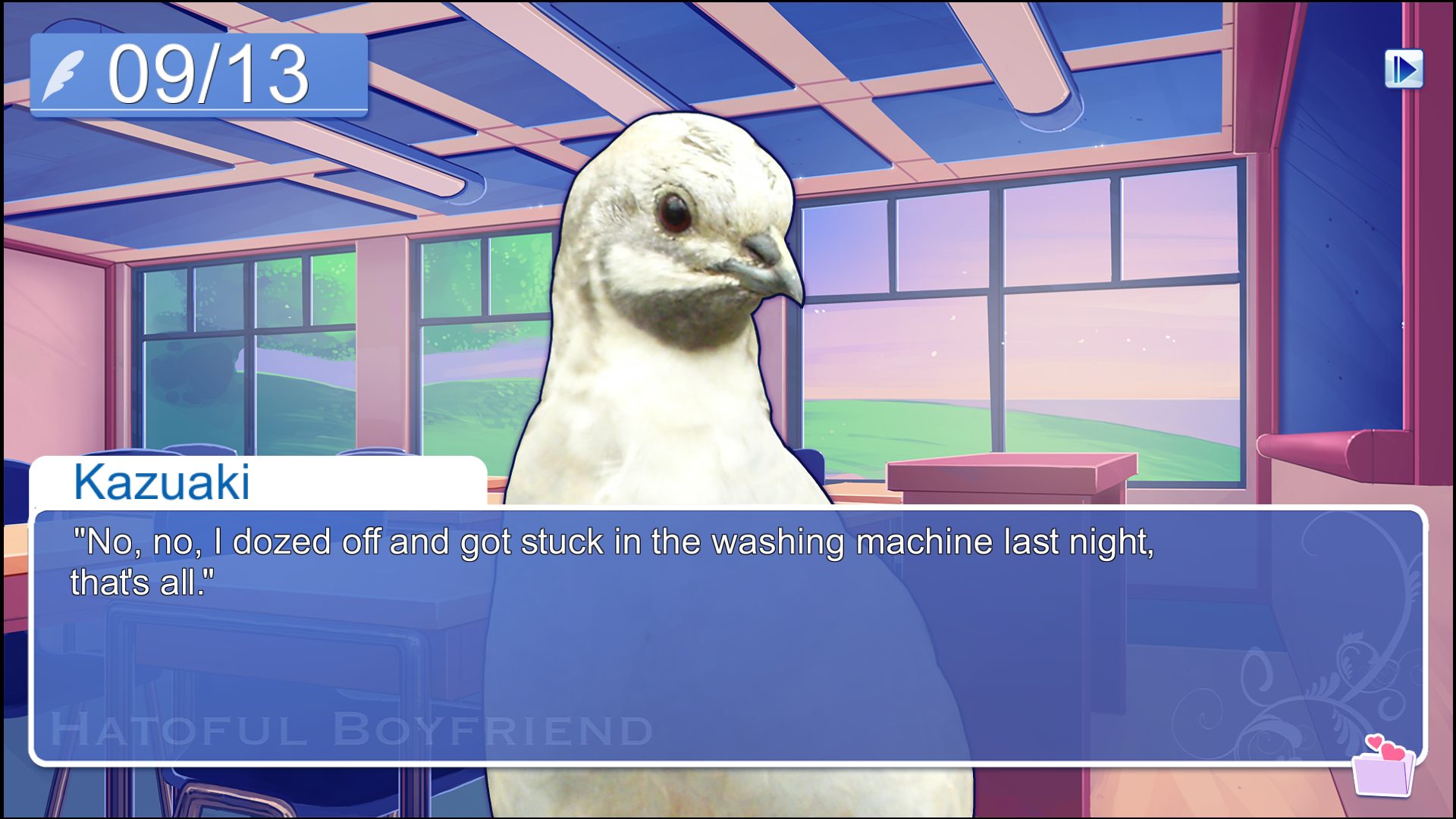Open the heart folder menu icon

[x=1384, y=767]
